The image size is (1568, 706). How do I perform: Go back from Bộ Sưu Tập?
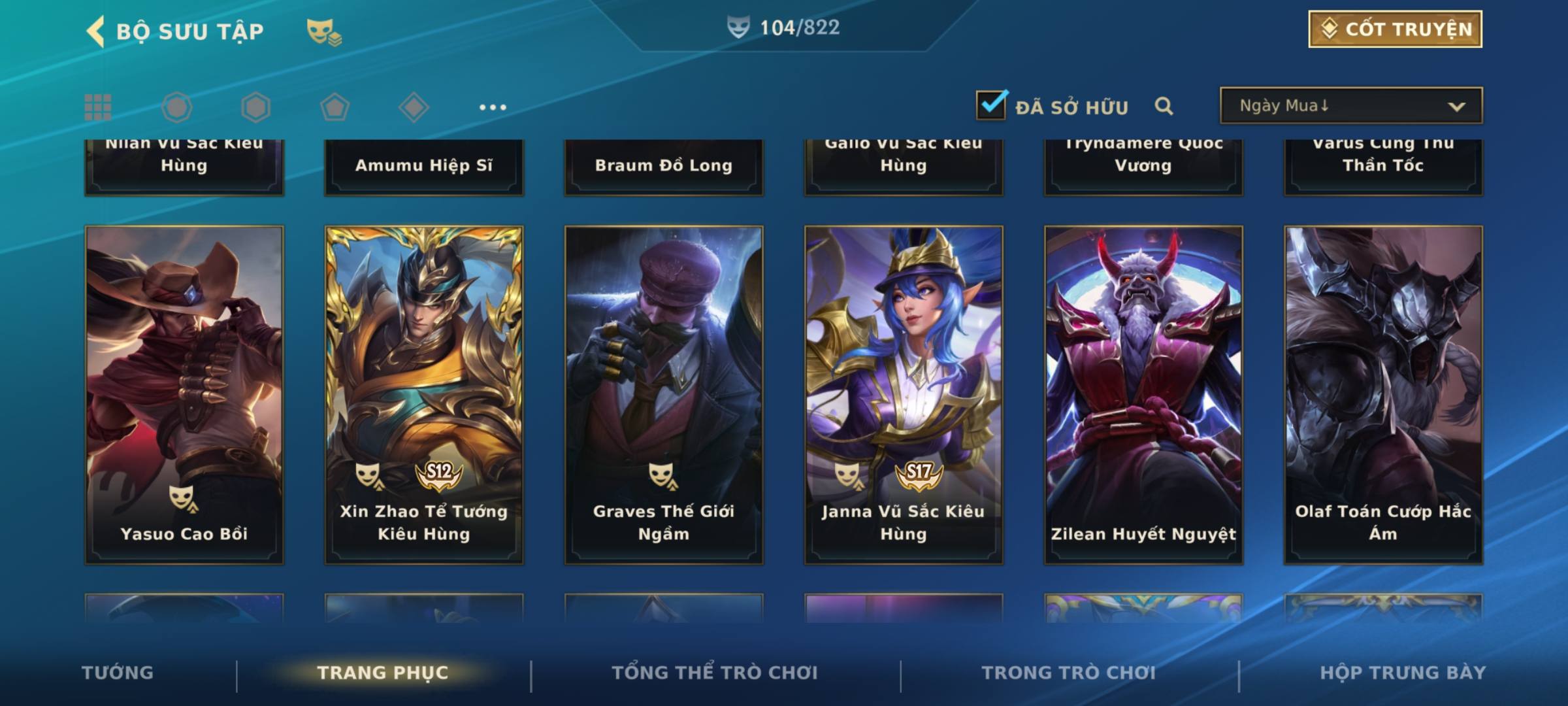tap(96, 31)
